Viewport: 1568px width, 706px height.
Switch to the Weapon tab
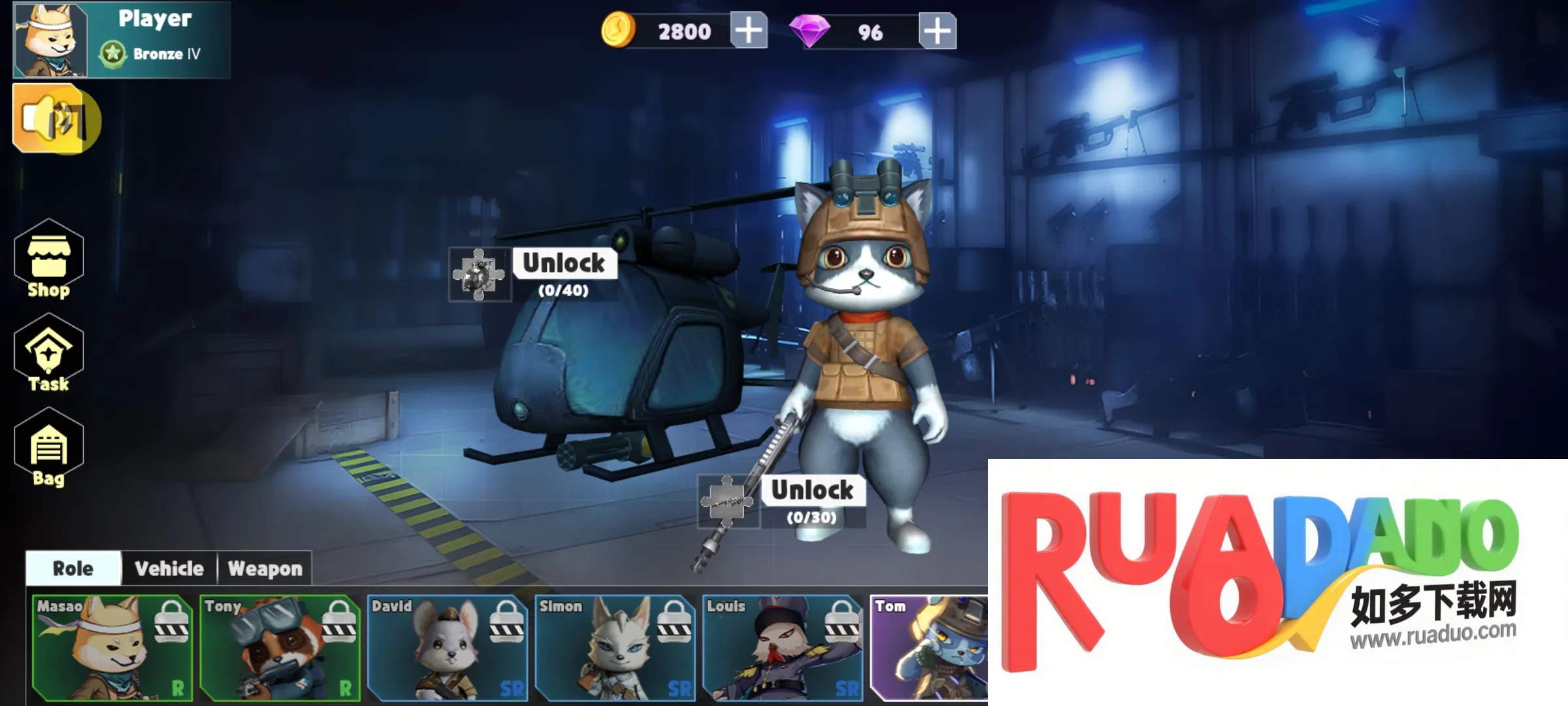pos(265,568)
